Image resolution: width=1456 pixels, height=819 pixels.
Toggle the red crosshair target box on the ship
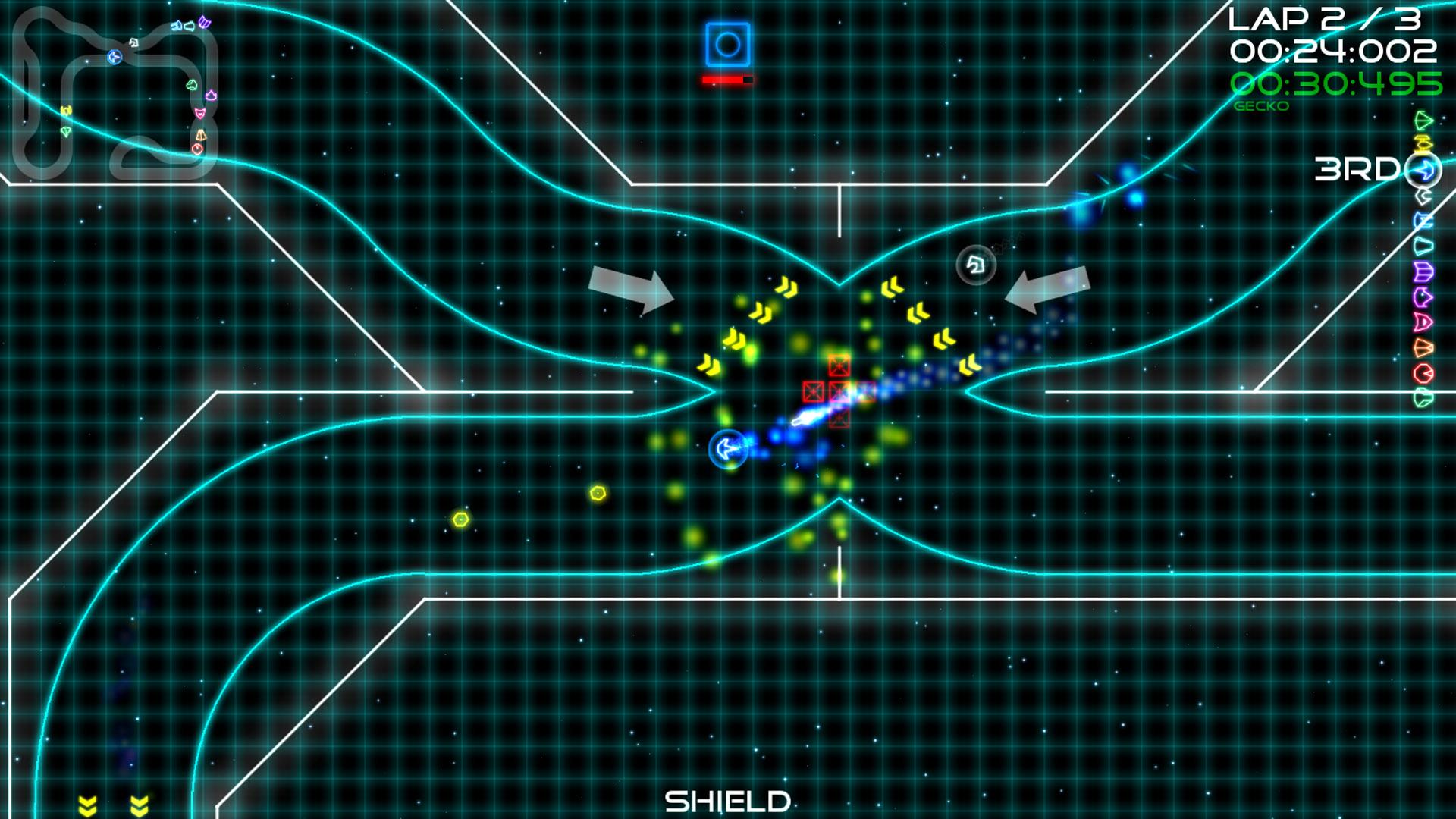tap(839, 391)
